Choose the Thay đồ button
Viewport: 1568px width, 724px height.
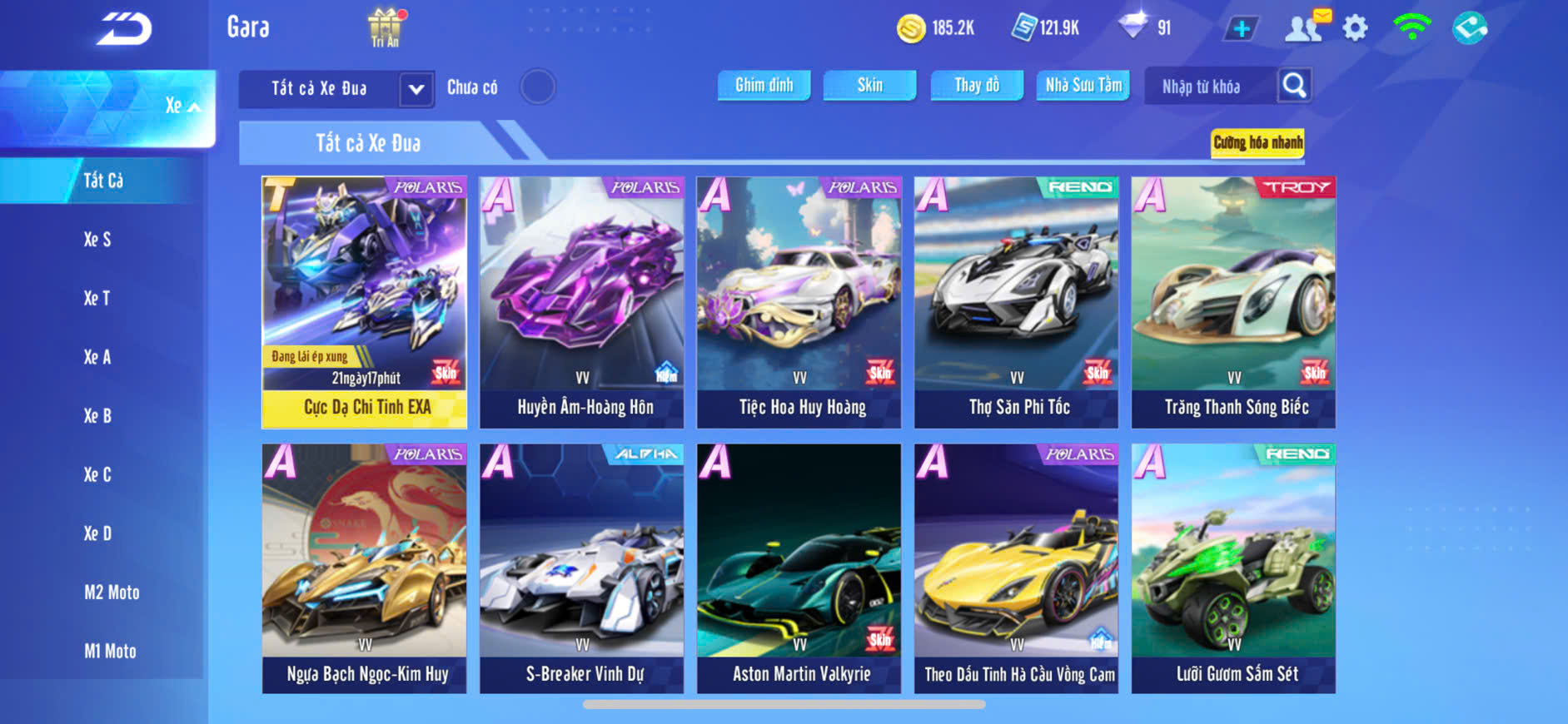tap(977, 85)
